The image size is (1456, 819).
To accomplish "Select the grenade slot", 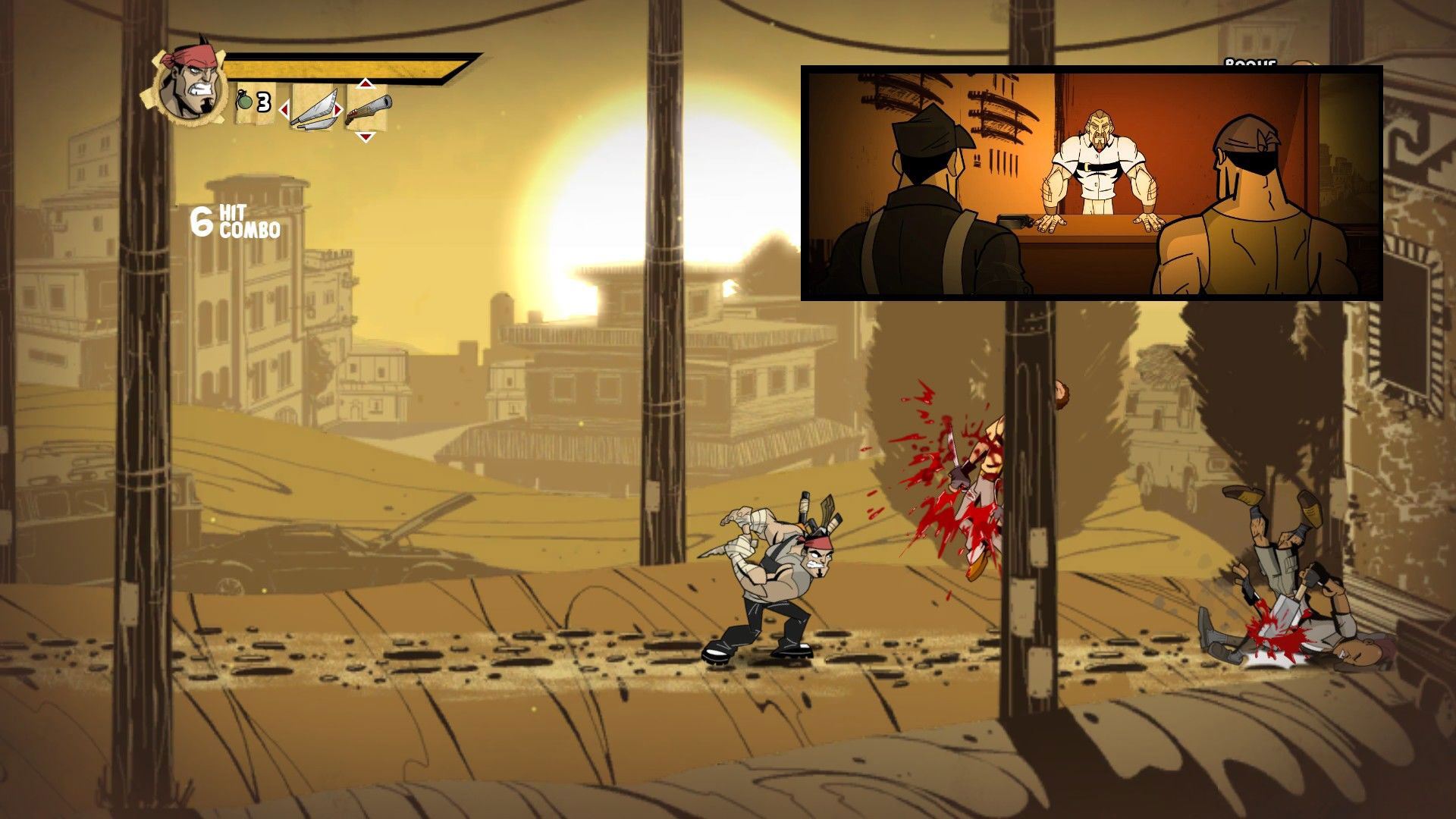I will 254,102.
